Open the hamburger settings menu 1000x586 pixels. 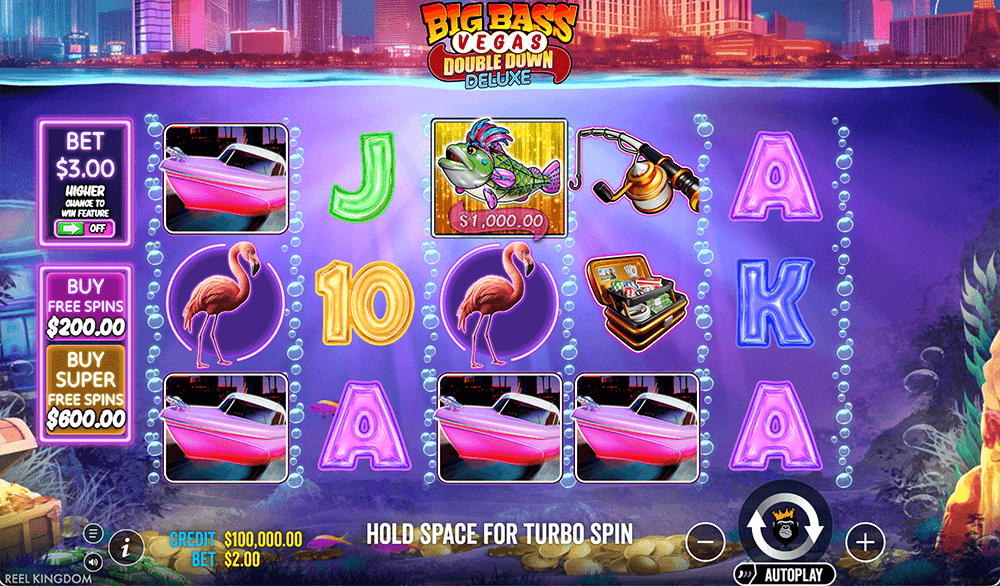[93, 533]
